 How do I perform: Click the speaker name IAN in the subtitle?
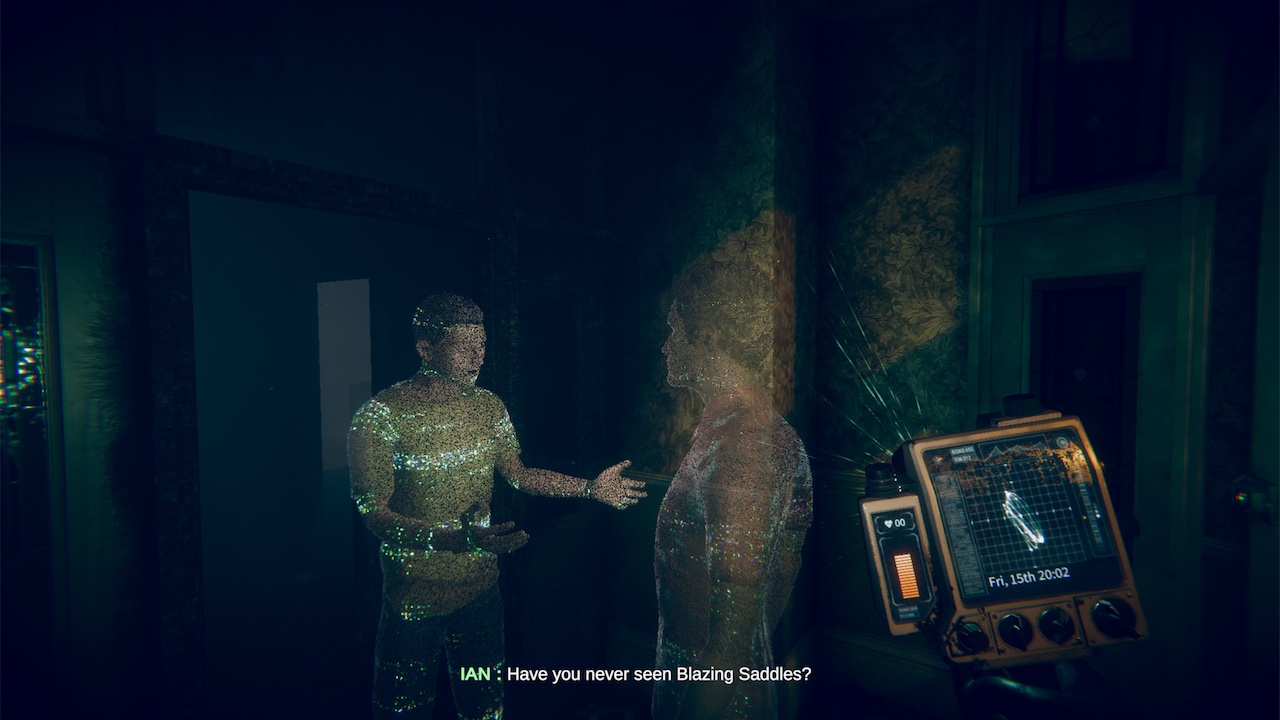(x=475, y=675)
